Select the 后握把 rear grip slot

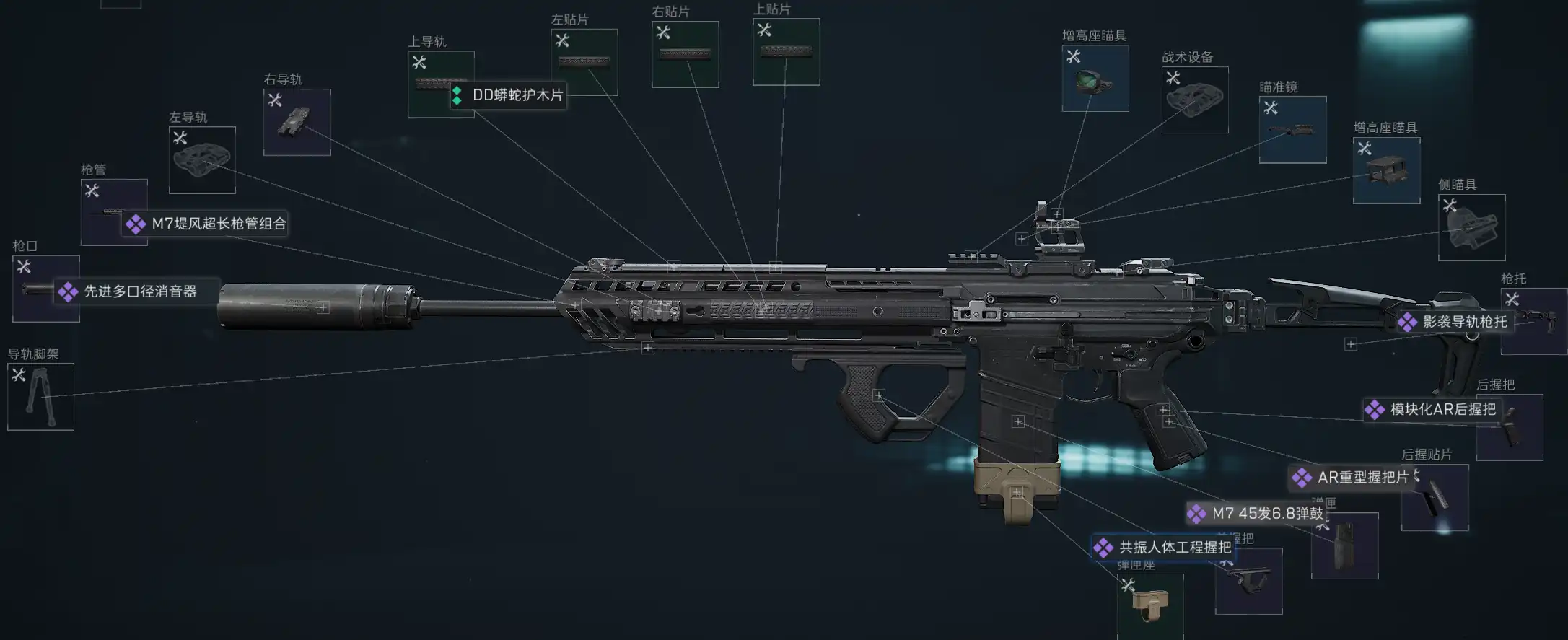tap(1510, 427)
